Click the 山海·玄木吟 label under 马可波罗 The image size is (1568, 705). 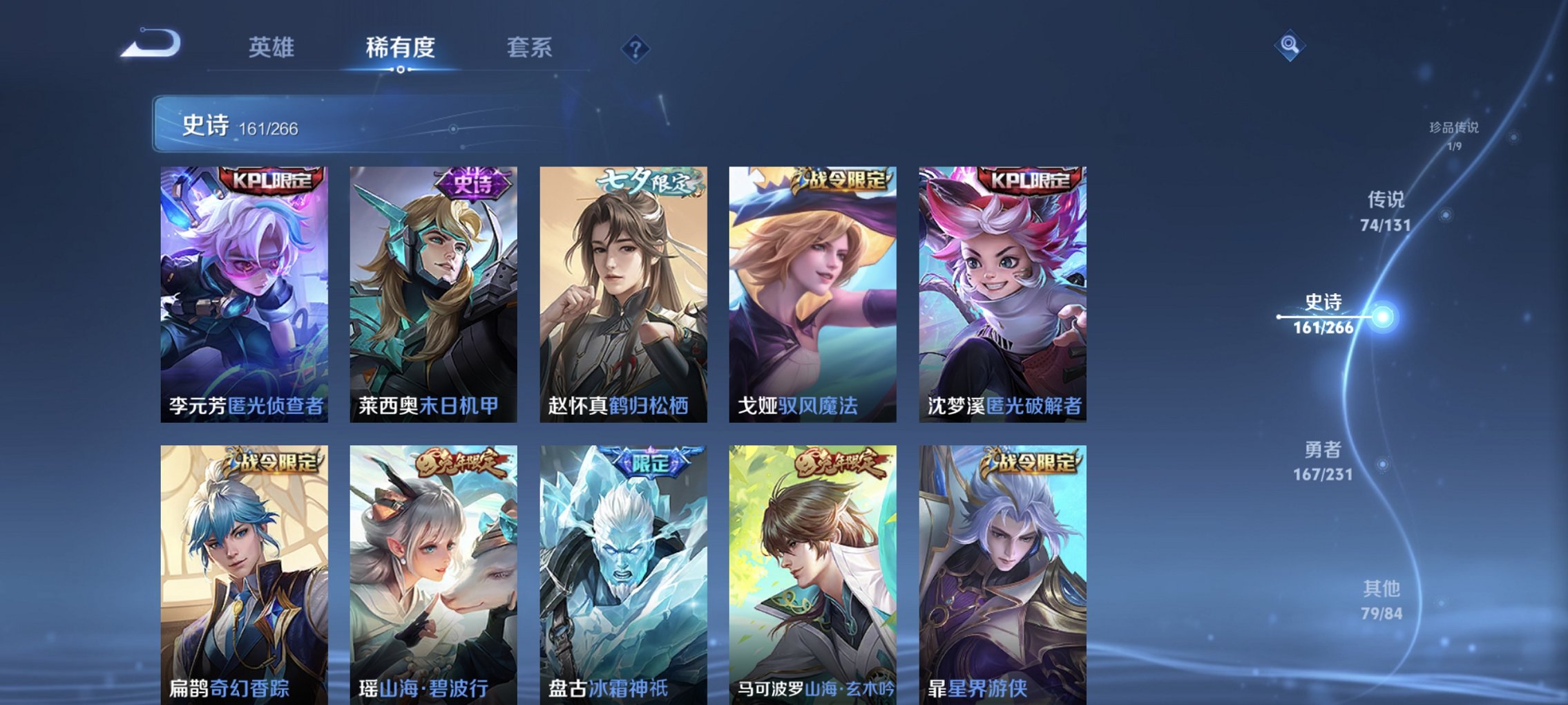[850, 688]
